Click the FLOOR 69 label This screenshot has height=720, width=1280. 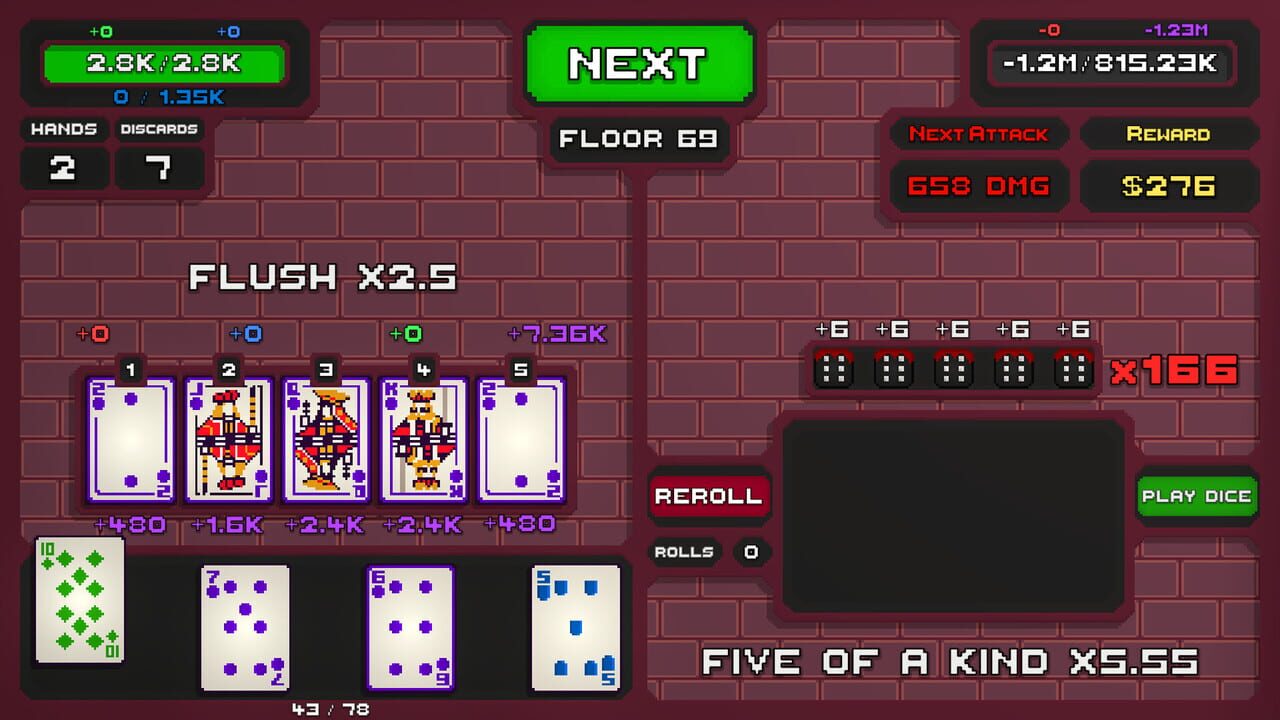[639, 139]
